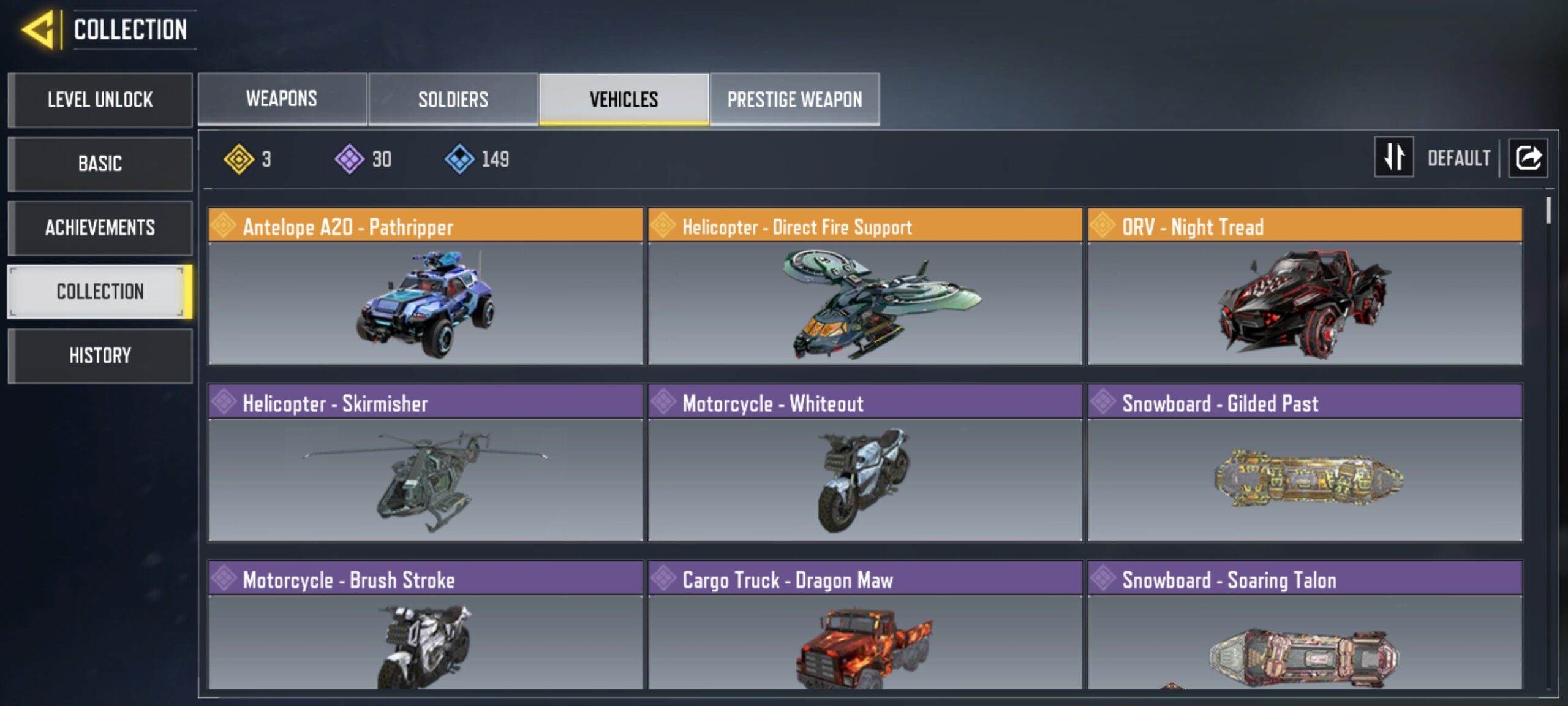Select the Basic menu entry
The width and height of the screenshot is (1568, 706).
coord(100,164)
